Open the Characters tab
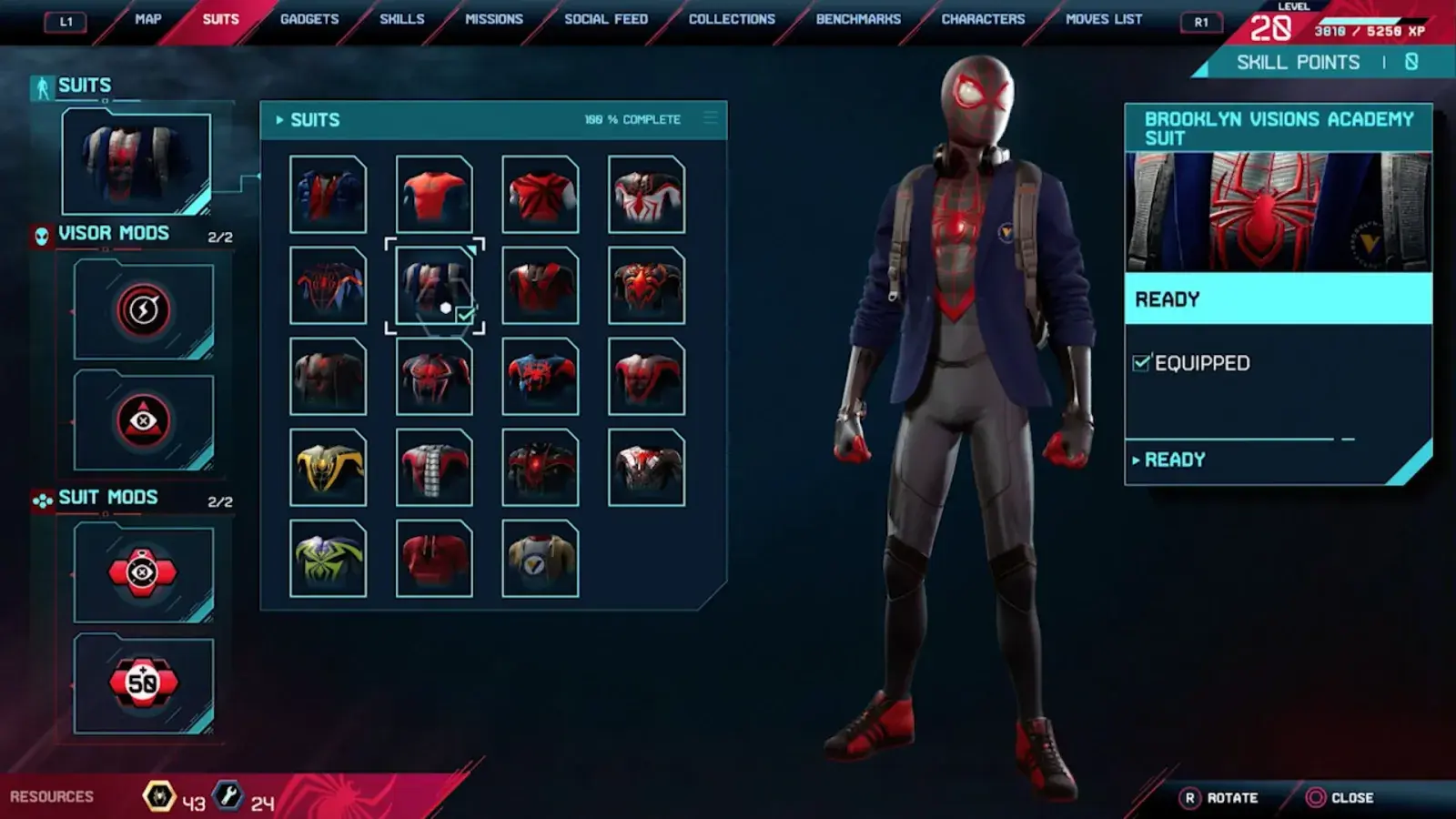Image resolution: width=1456 pixels, height=819 pixels. 983,19
